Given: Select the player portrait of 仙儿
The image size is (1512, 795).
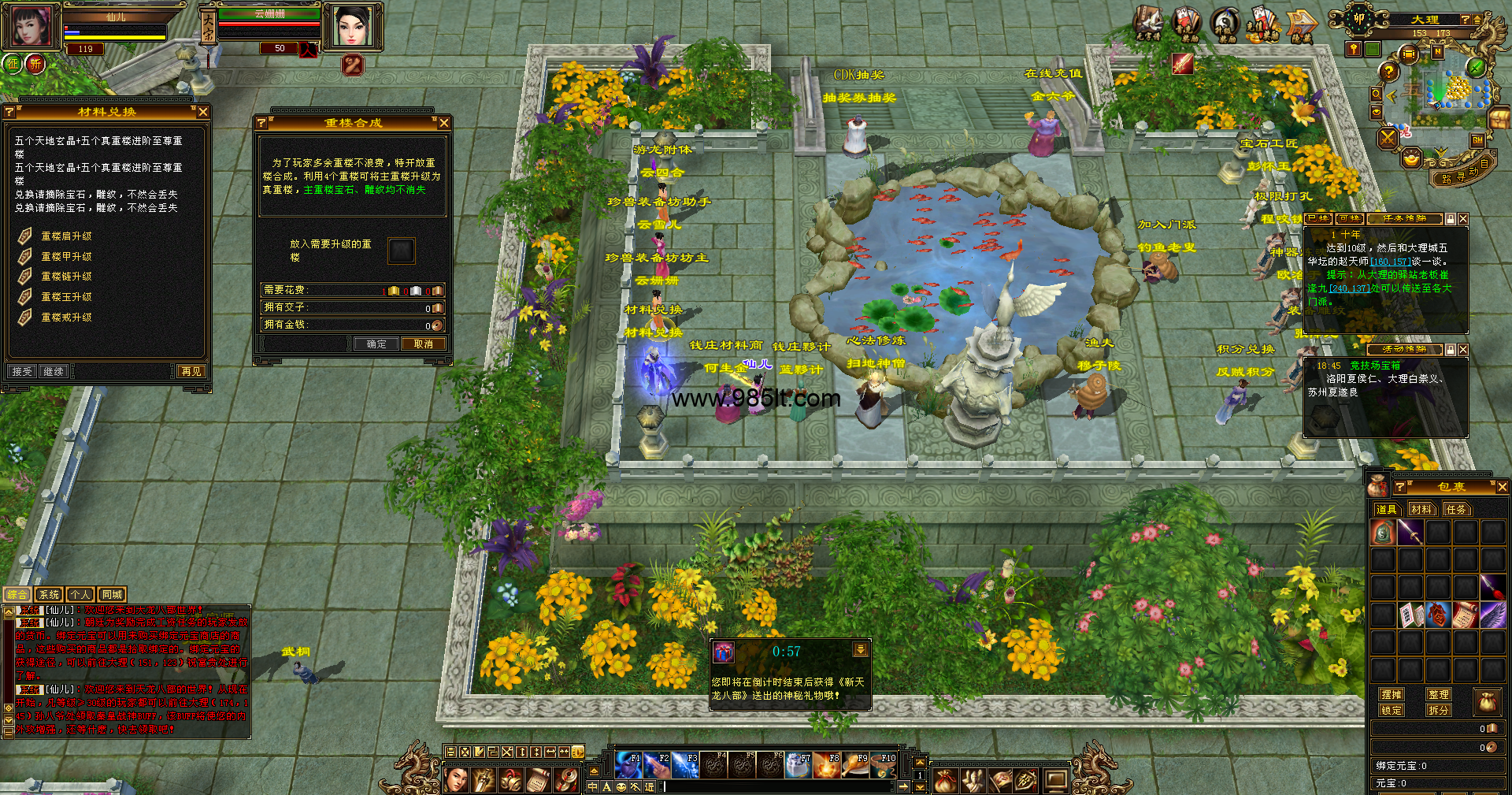Looking at the screenshot, I should (x=31, y=25).
